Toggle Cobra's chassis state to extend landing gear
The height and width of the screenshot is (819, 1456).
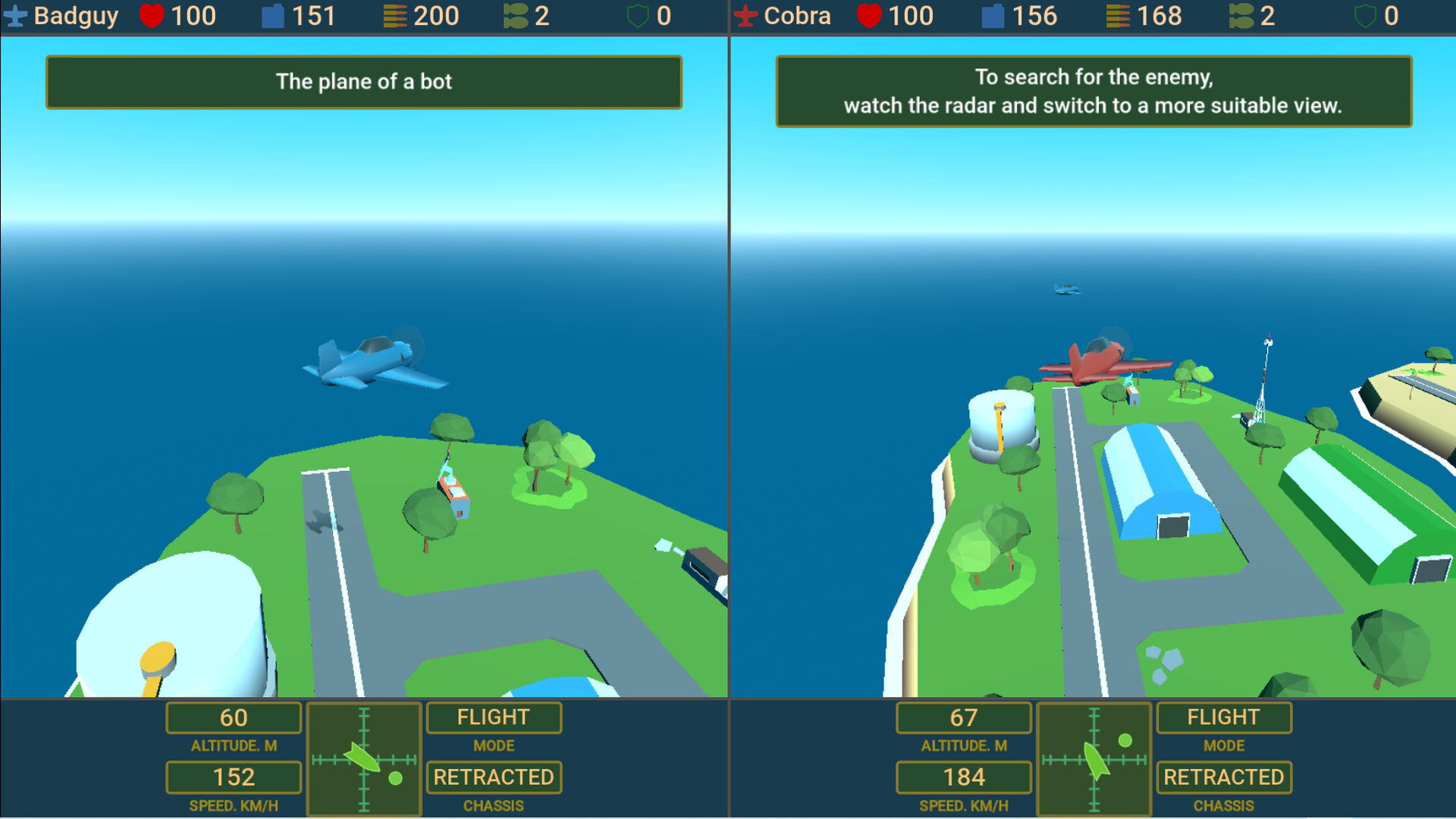(1223, 777)
